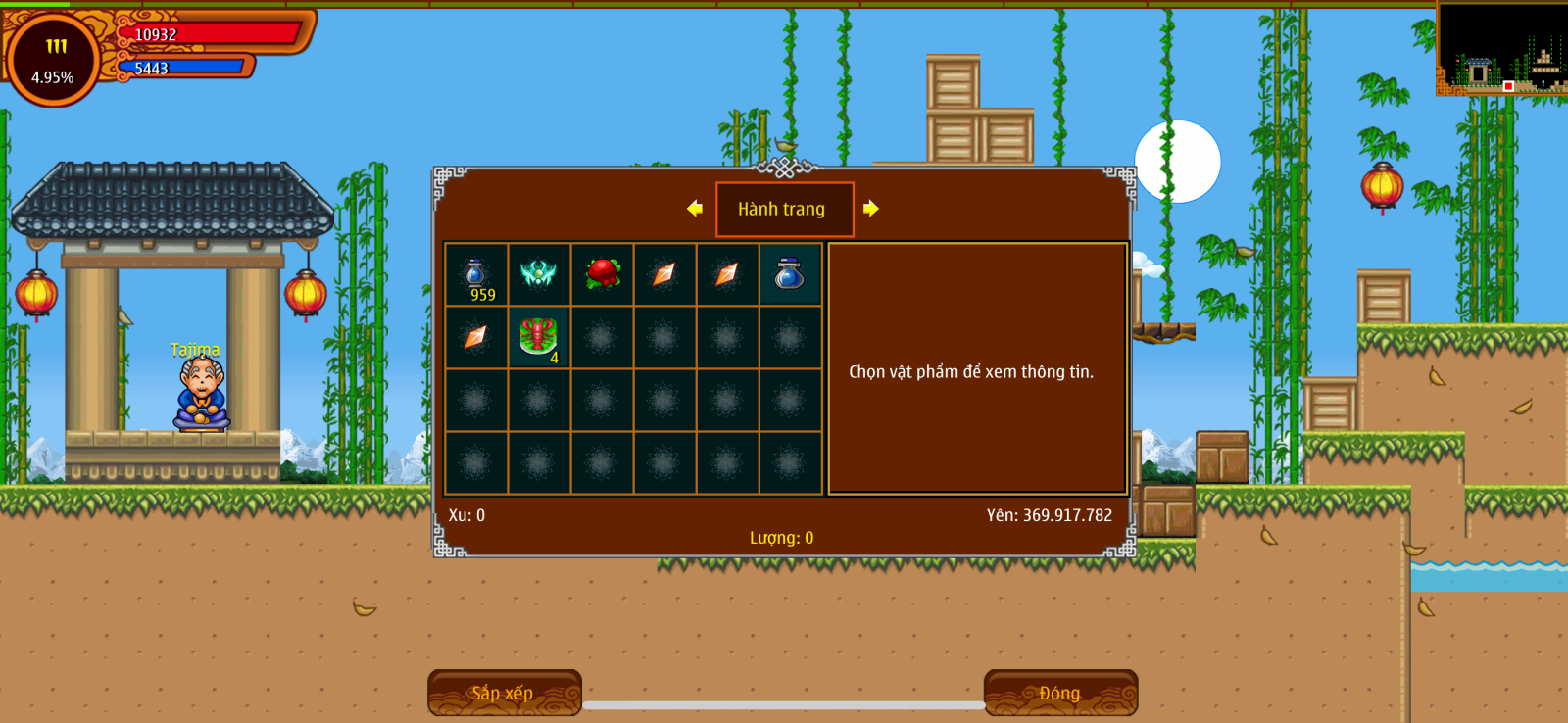Click the Sắp xếp sort button
Screen dimensions: 1568x723
504,693
